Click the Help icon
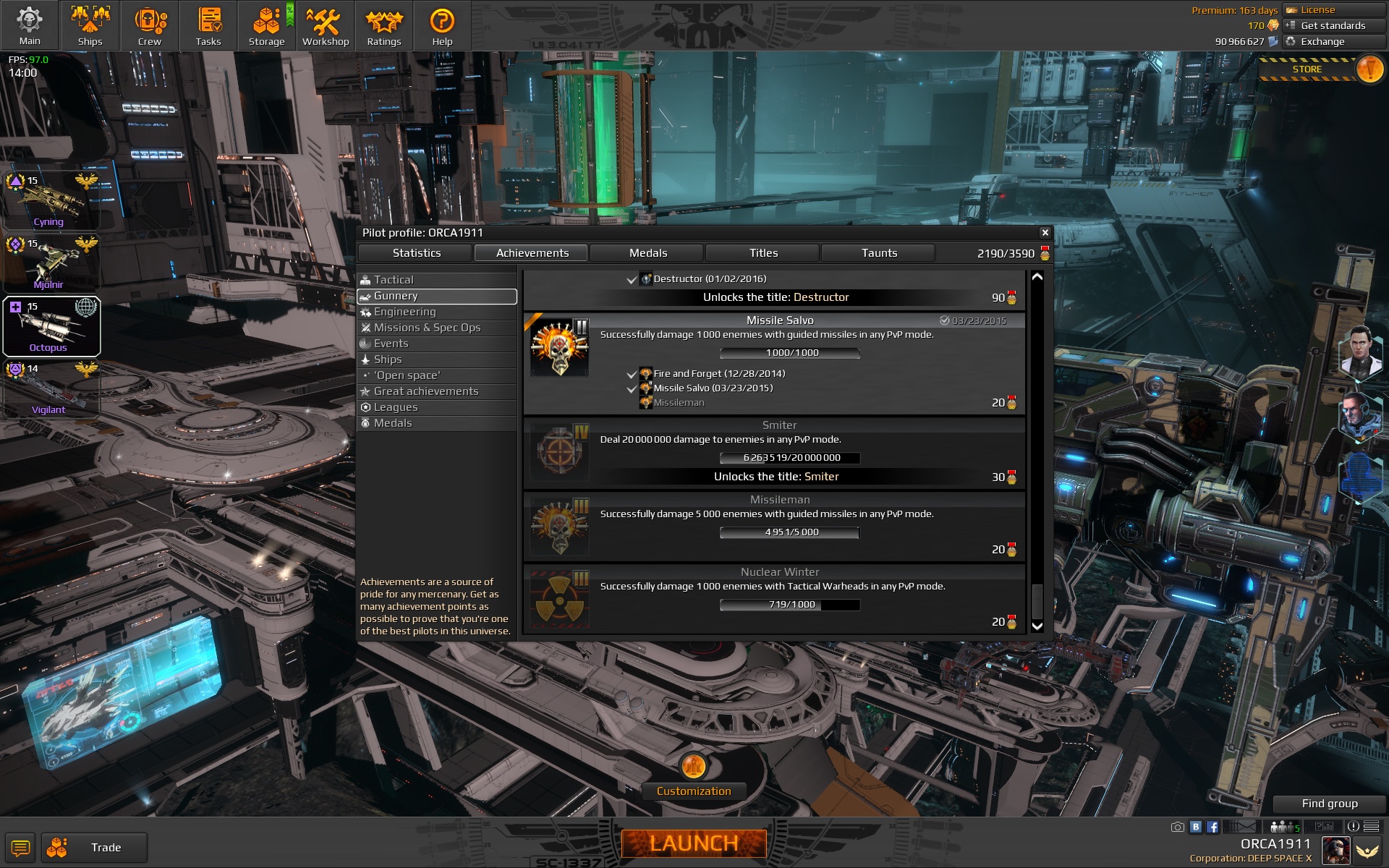This screenshot has height=868, width=1389. 442,25
